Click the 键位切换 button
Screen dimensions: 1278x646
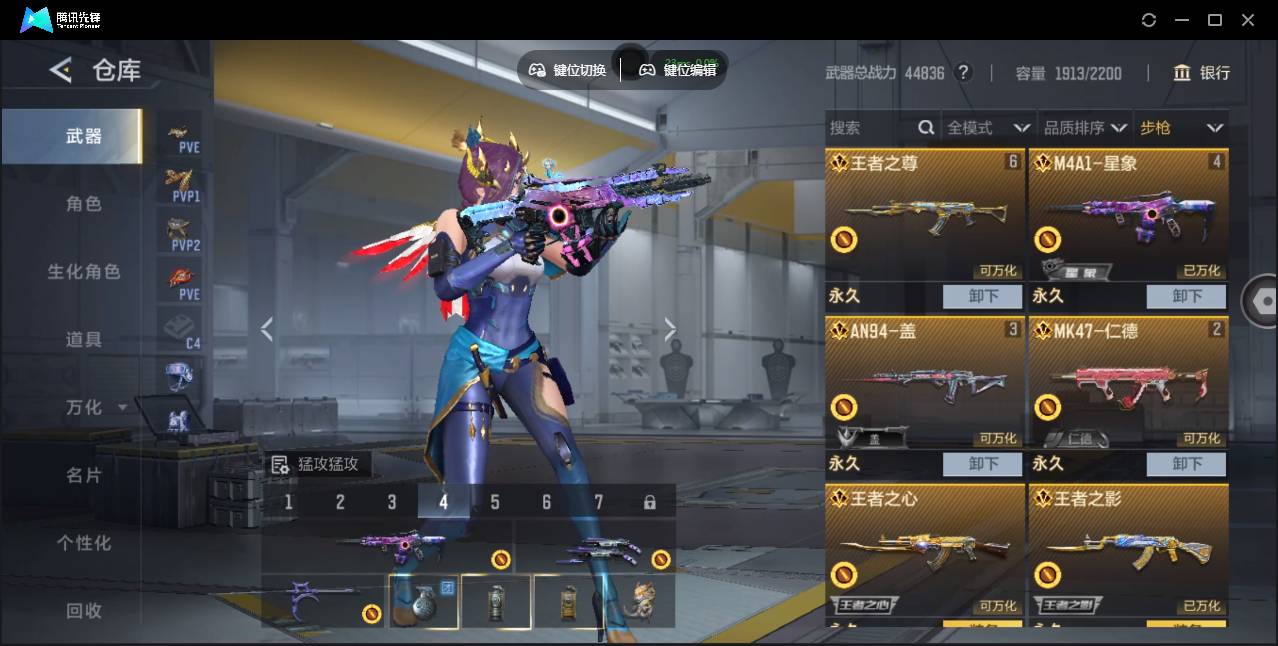[568, 70]
